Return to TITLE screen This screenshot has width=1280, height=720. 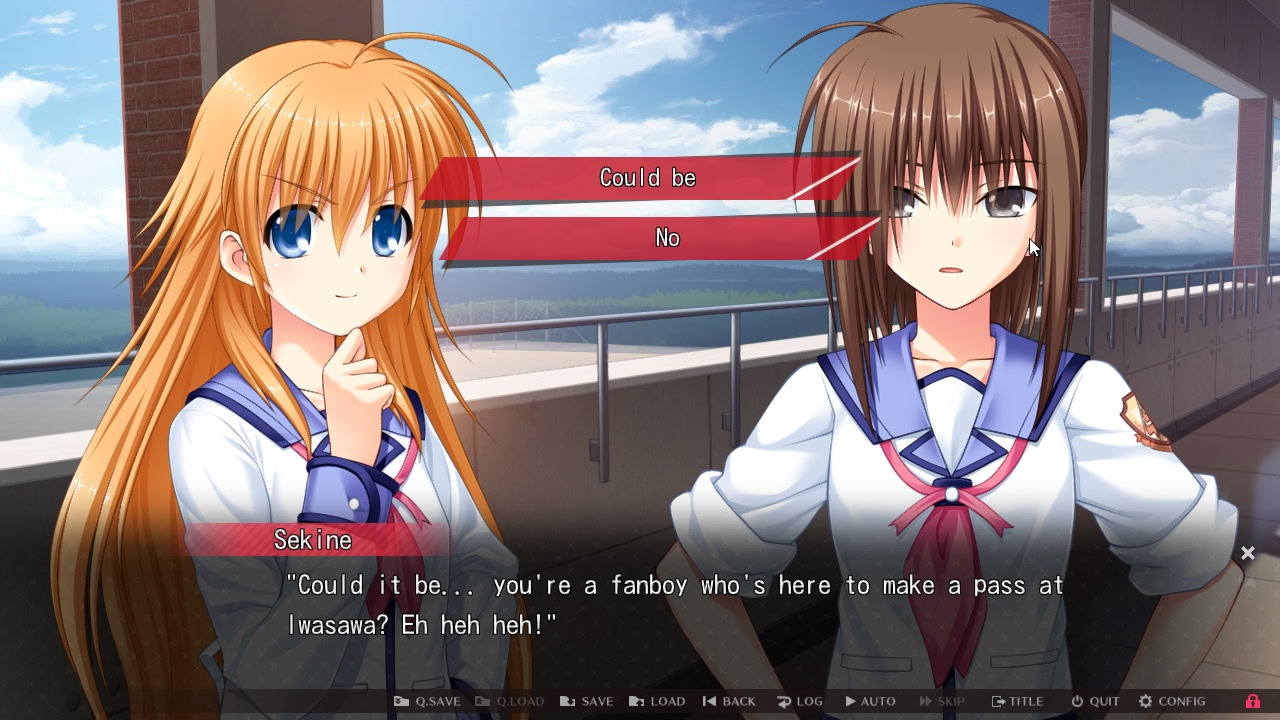click(x=1017, y=701)
